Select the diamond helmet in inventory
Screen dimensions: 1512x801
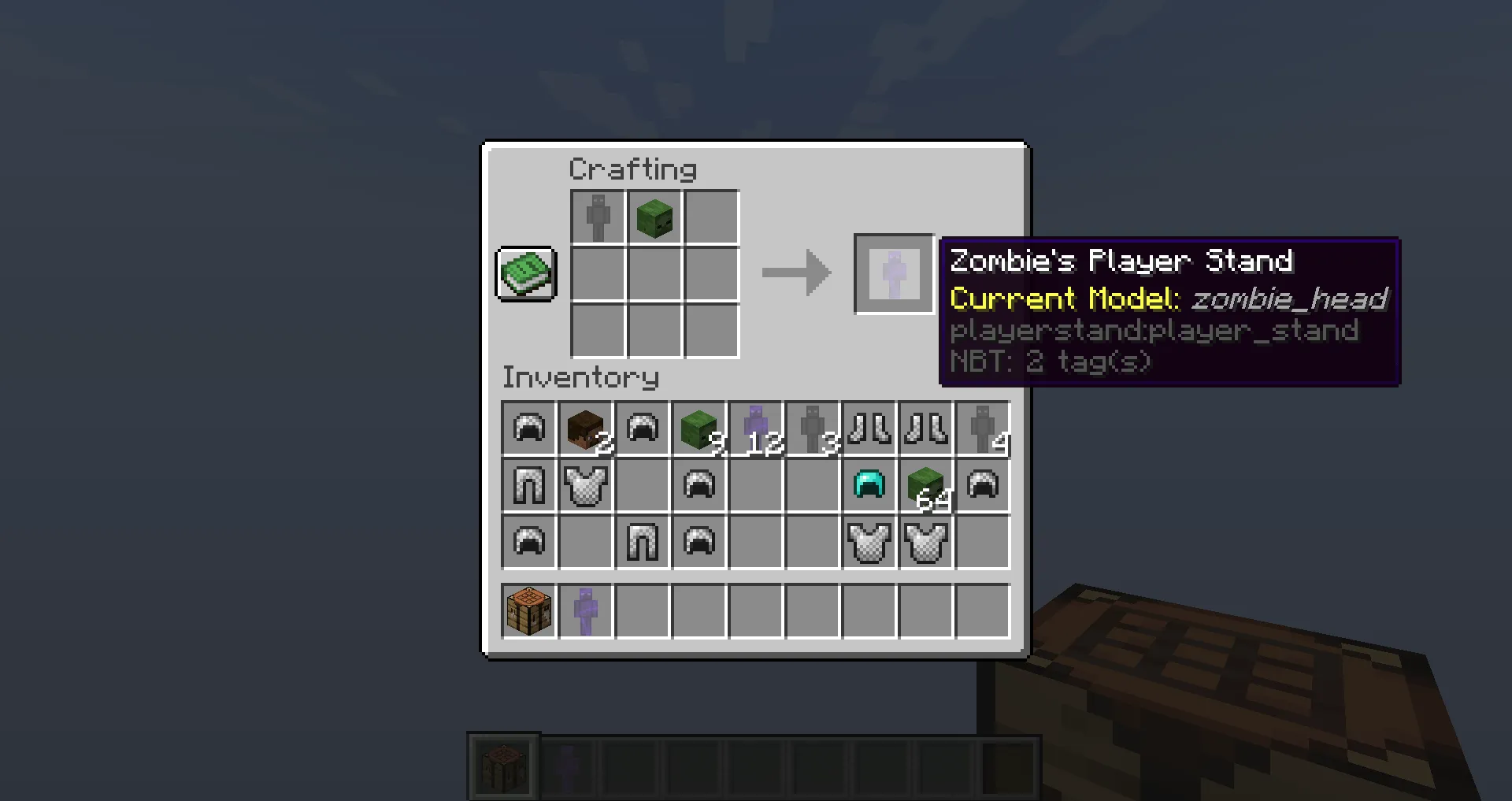pos(869,485)
